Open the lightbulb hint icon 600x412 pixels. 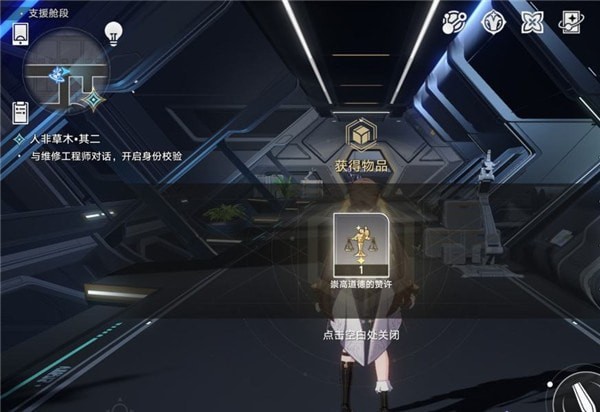[113, 32]
